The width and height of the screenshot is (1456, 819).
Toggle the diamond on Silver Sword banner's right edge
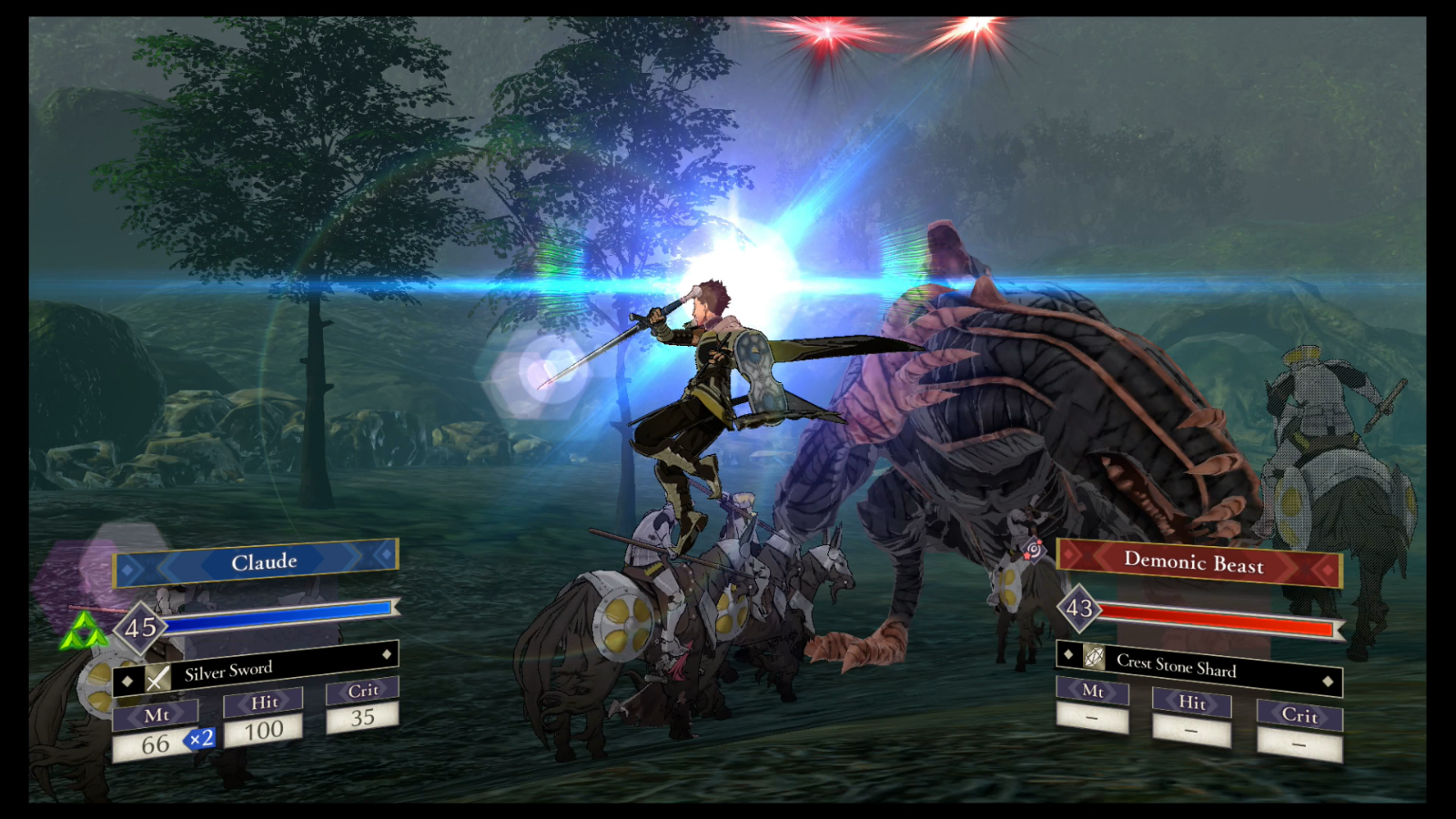(x=387, y=655)
